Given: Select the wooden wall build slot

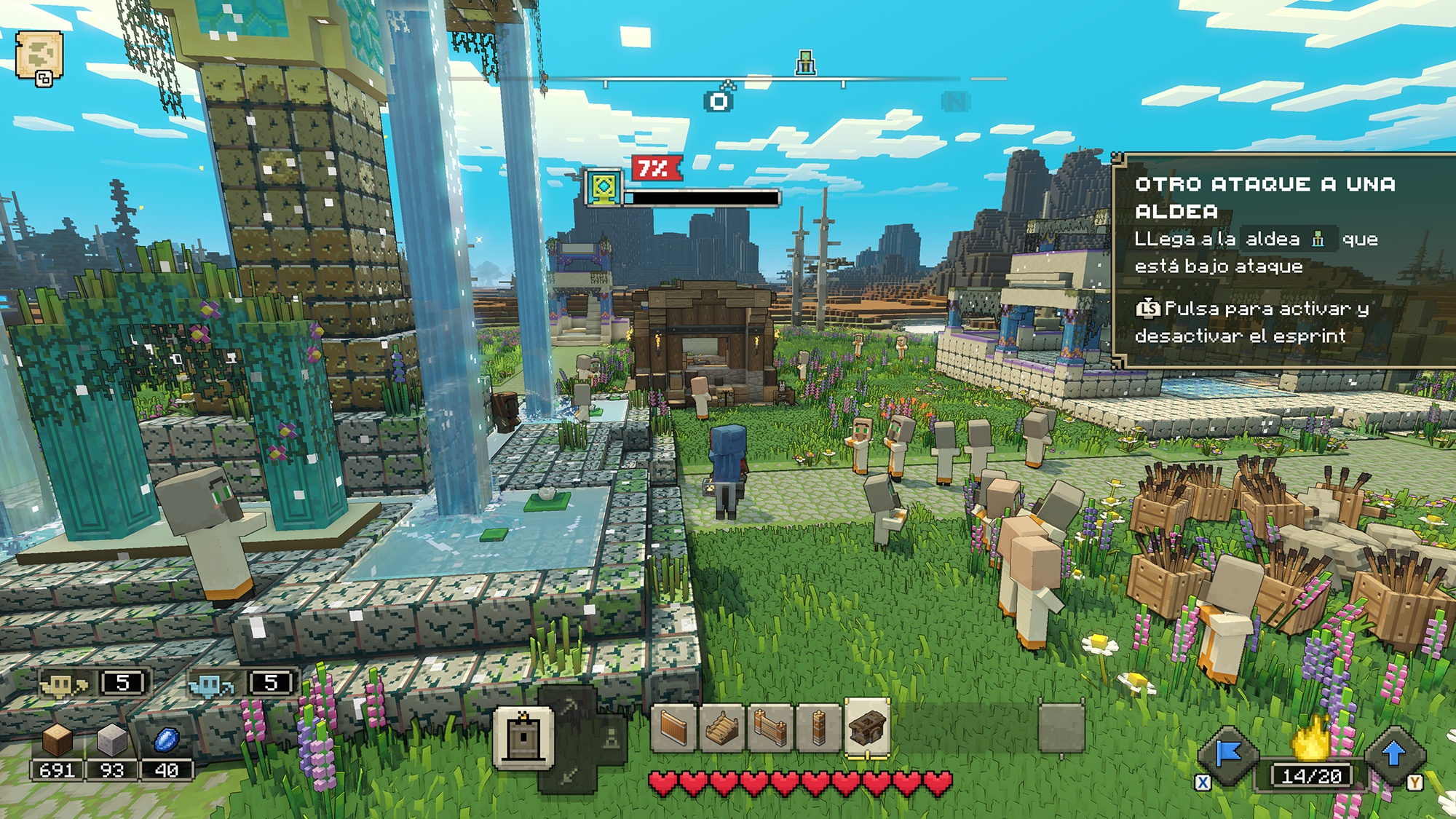Looking at the screenshot, I should 673,727.
